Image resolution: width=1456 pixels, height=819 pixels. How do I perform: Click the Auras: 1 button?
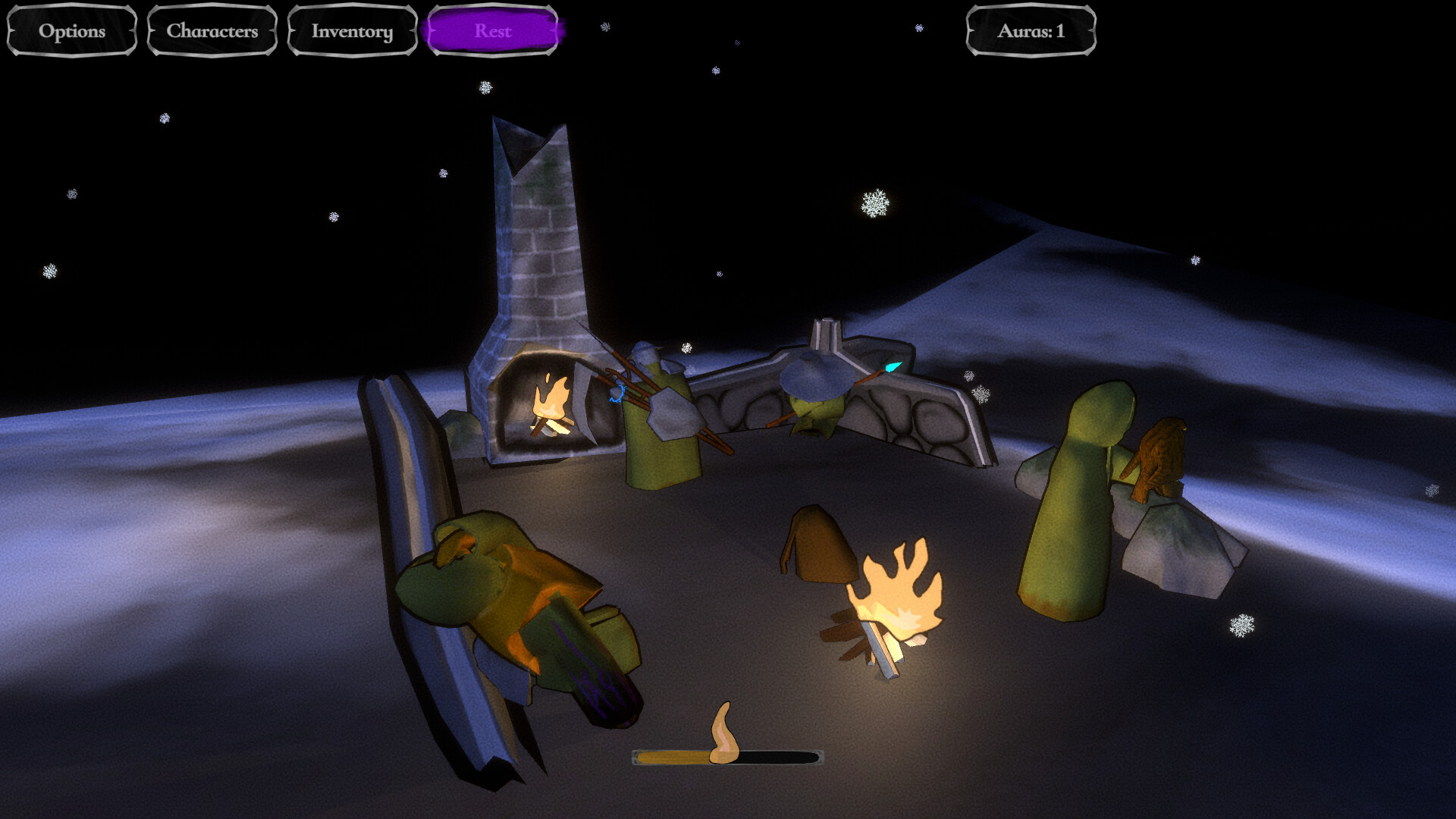(x=1031, y=31)
